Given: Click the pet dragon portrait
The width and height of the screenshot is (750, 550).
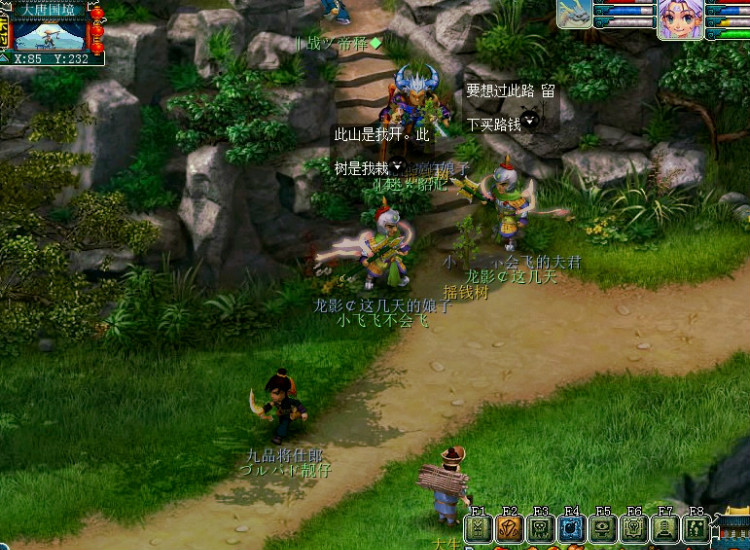Looking at the screenshot, I should [x=574, y=15].
